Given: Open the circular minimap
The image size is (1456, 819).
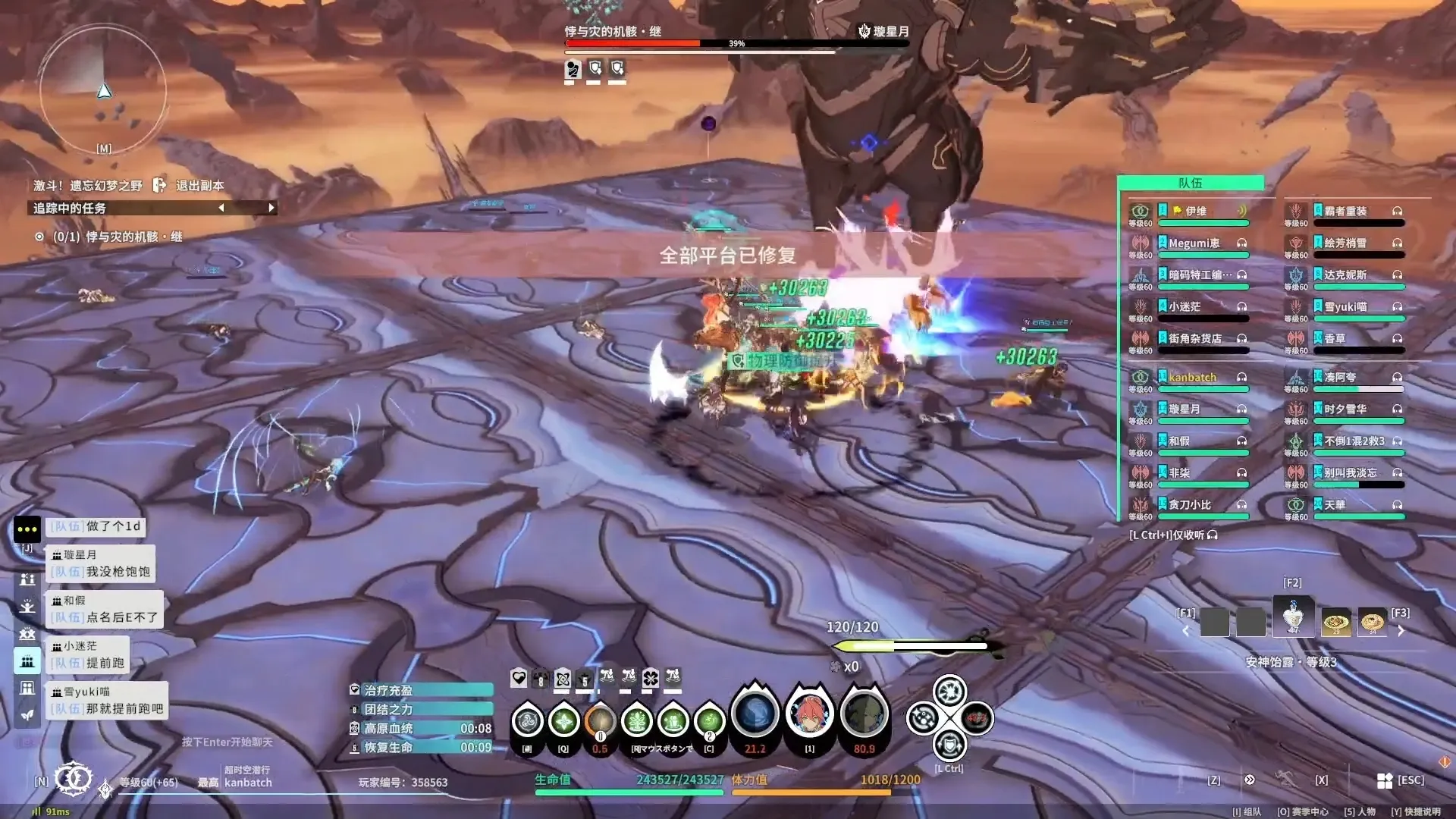Looking at the screenshot, I should (x=103, y=89).
